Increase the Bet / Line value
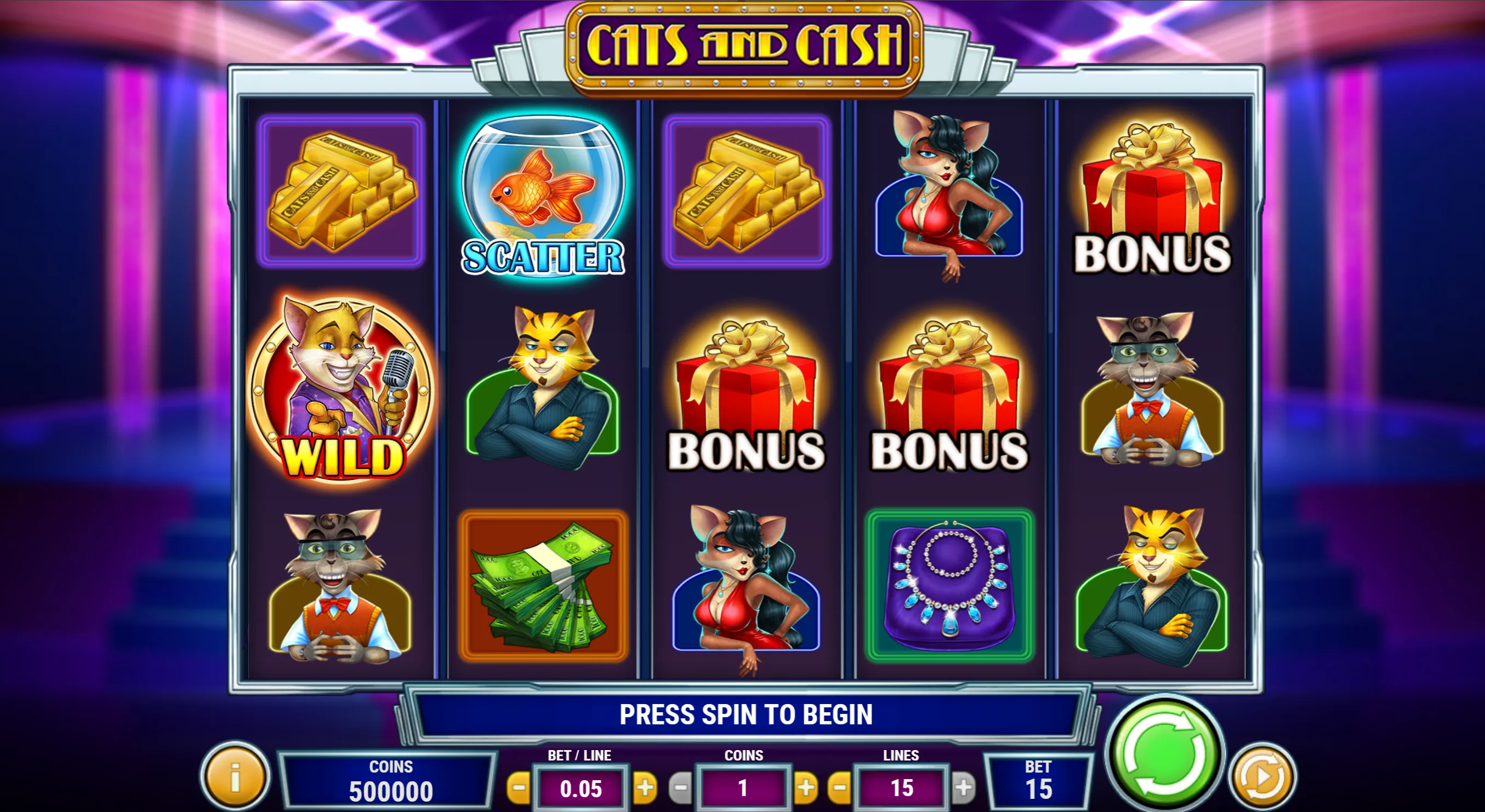 (x=645, y=787)
